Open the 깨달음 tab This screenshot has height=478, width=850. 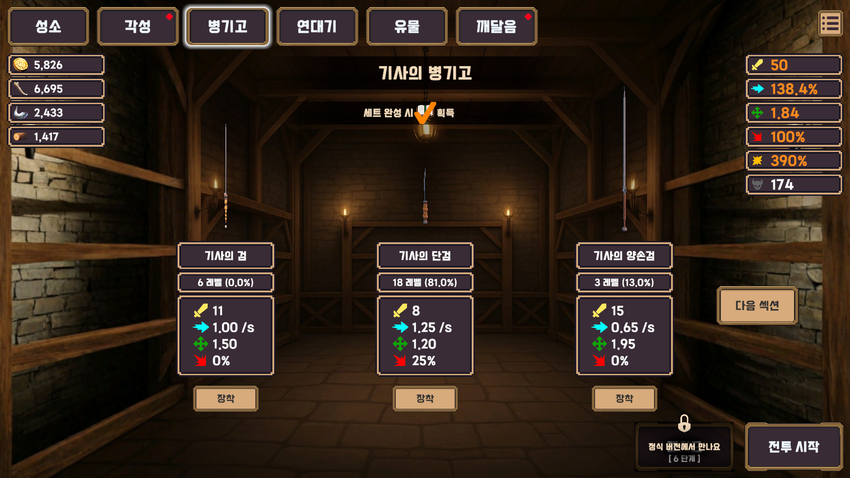tap(496, 27)
